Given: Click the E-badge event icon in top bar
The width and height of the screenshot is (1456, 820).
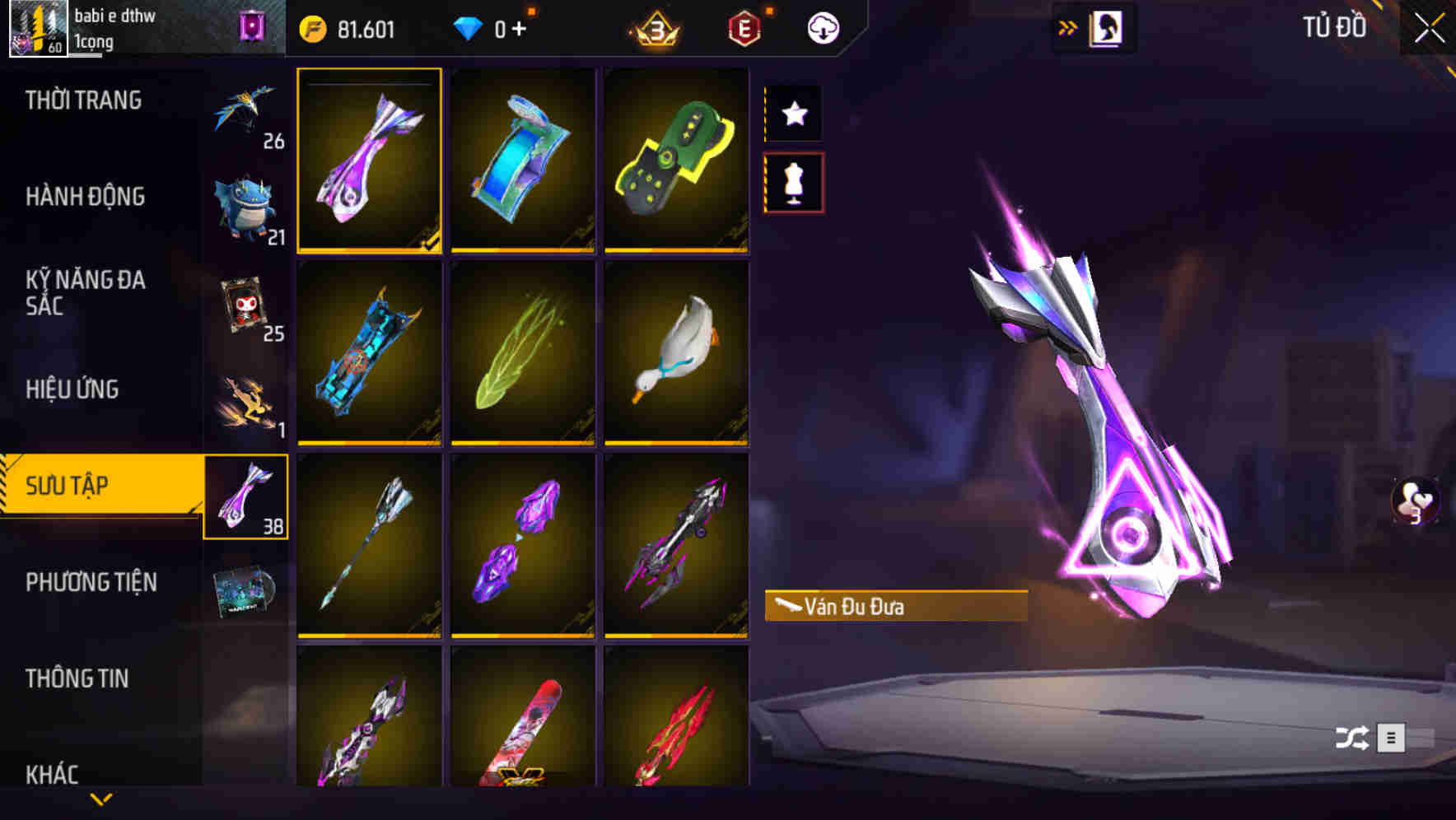Looking at the screenshot, I should [x=744, y=27].
